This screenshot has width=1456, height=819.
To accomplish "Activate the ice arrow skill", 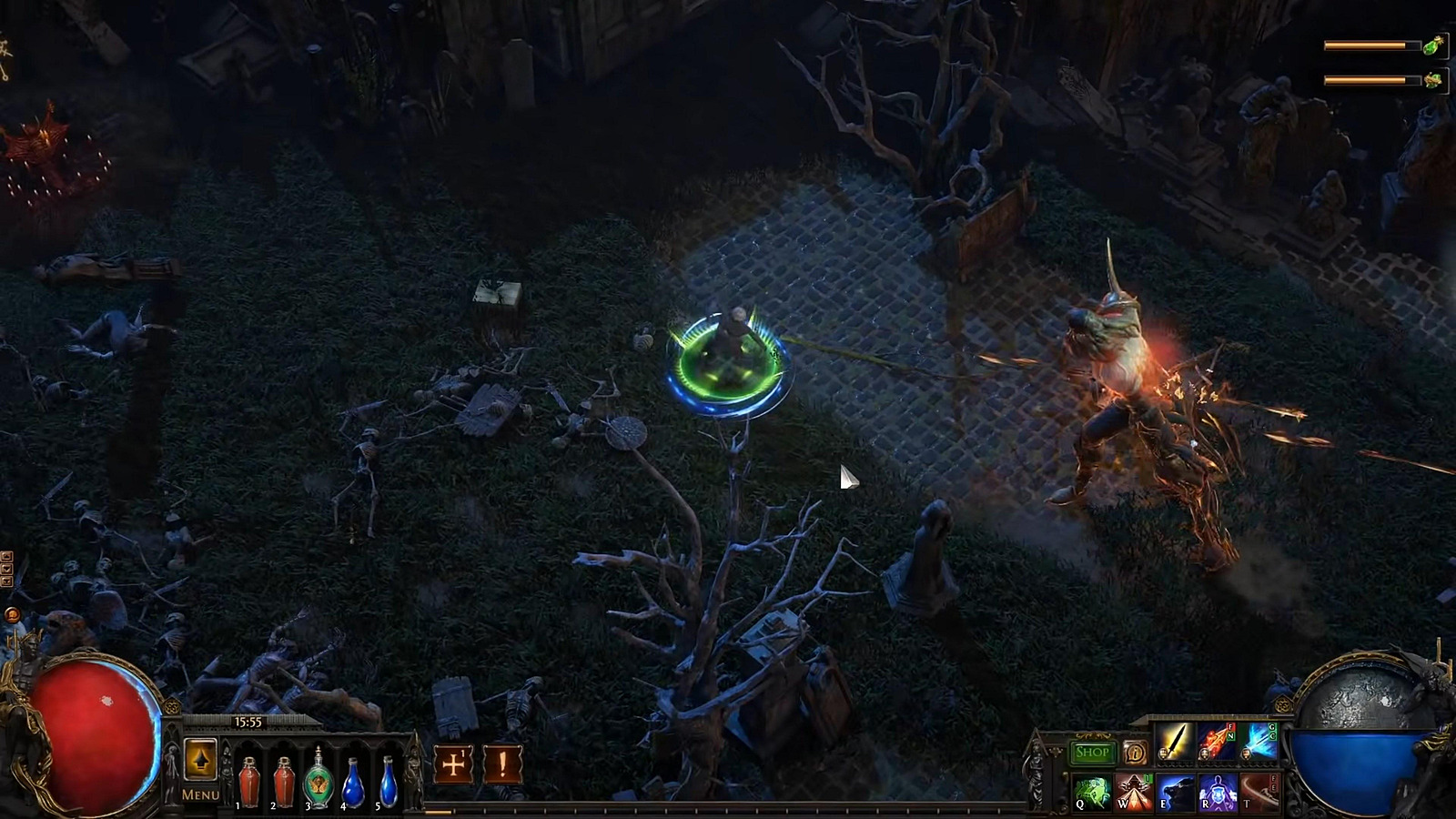I will click(1260, 743).
